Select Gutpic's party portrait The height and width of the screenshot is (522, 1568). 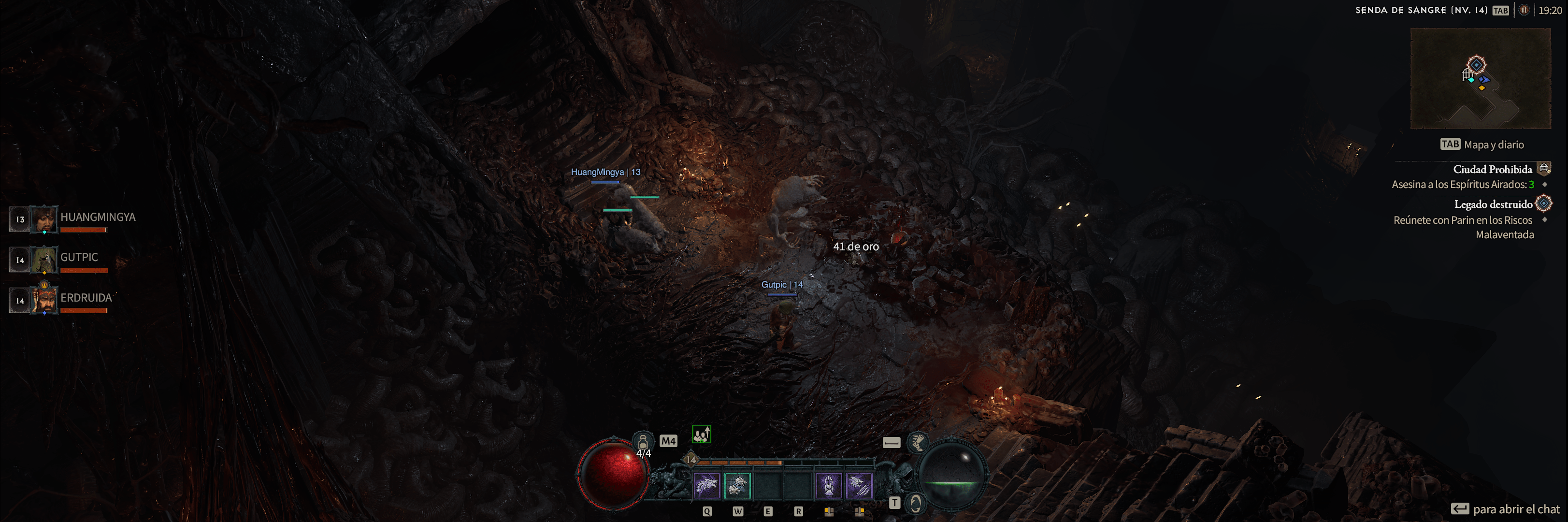[x=44, y=260]
